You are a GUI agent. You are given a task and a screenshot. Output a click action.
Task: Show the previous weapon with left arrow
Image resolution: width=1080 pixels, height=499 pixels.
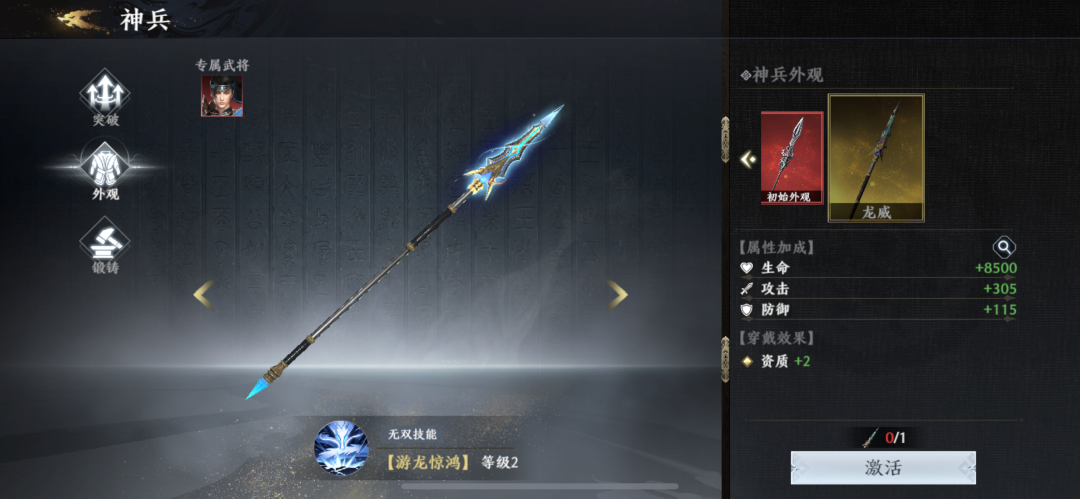(203, 294)
